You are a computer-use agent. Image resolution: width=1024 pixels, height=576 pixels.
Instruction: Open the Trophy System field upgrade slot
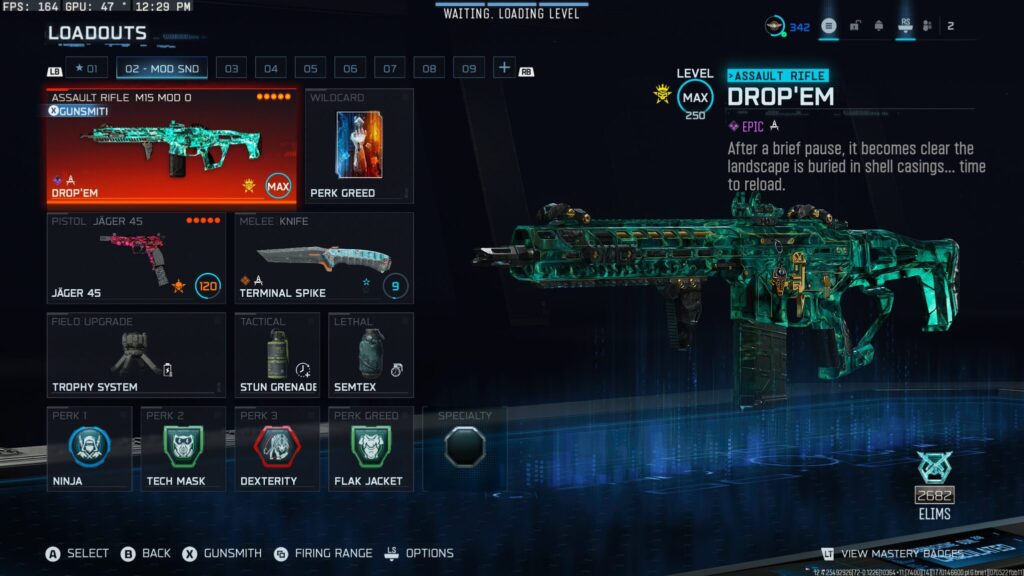pos(136,356)
